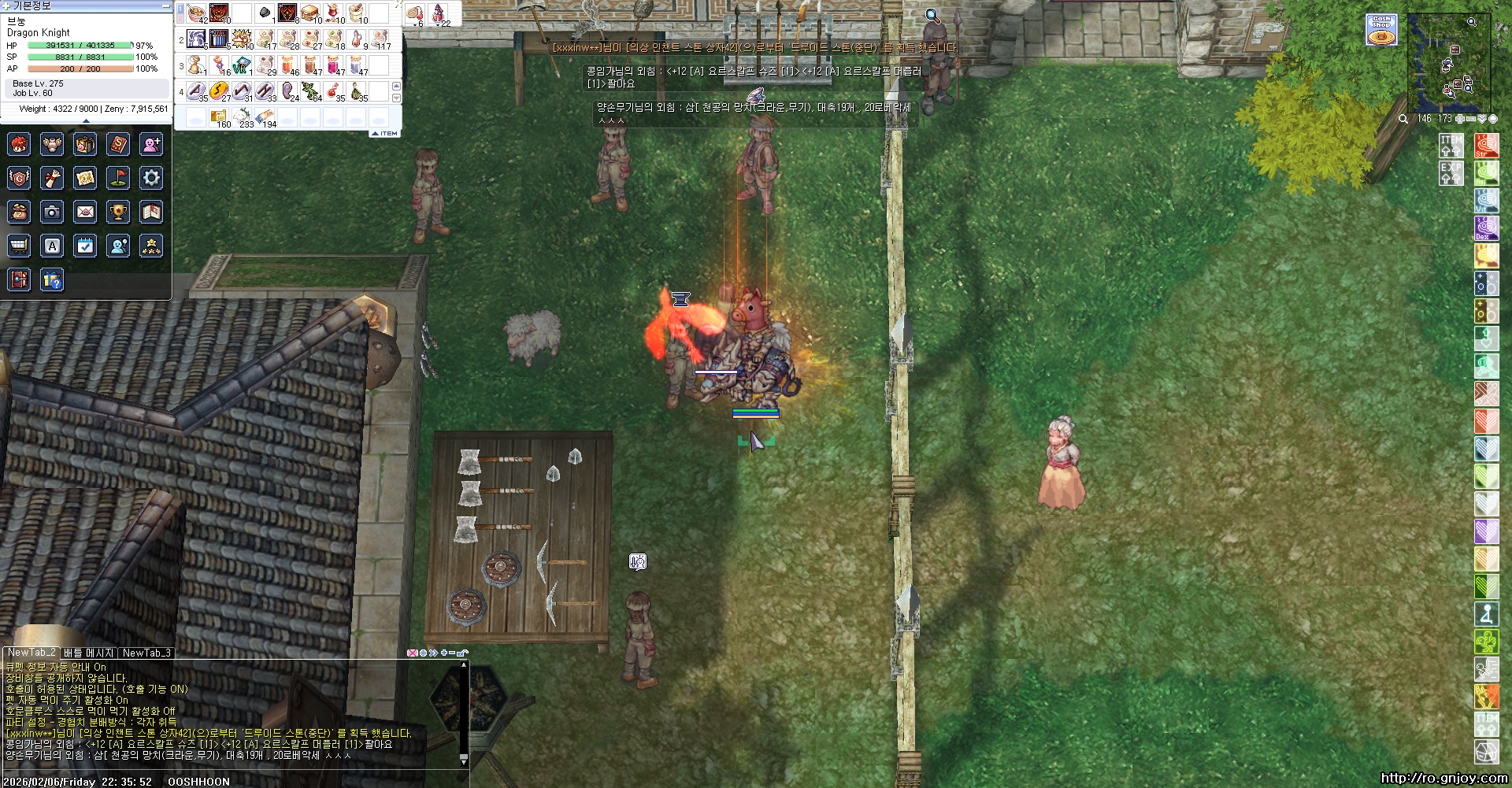Zoom in the minimap with plus button
This screenshot has height=788, width=1512.
click(x=1459, y=119)
